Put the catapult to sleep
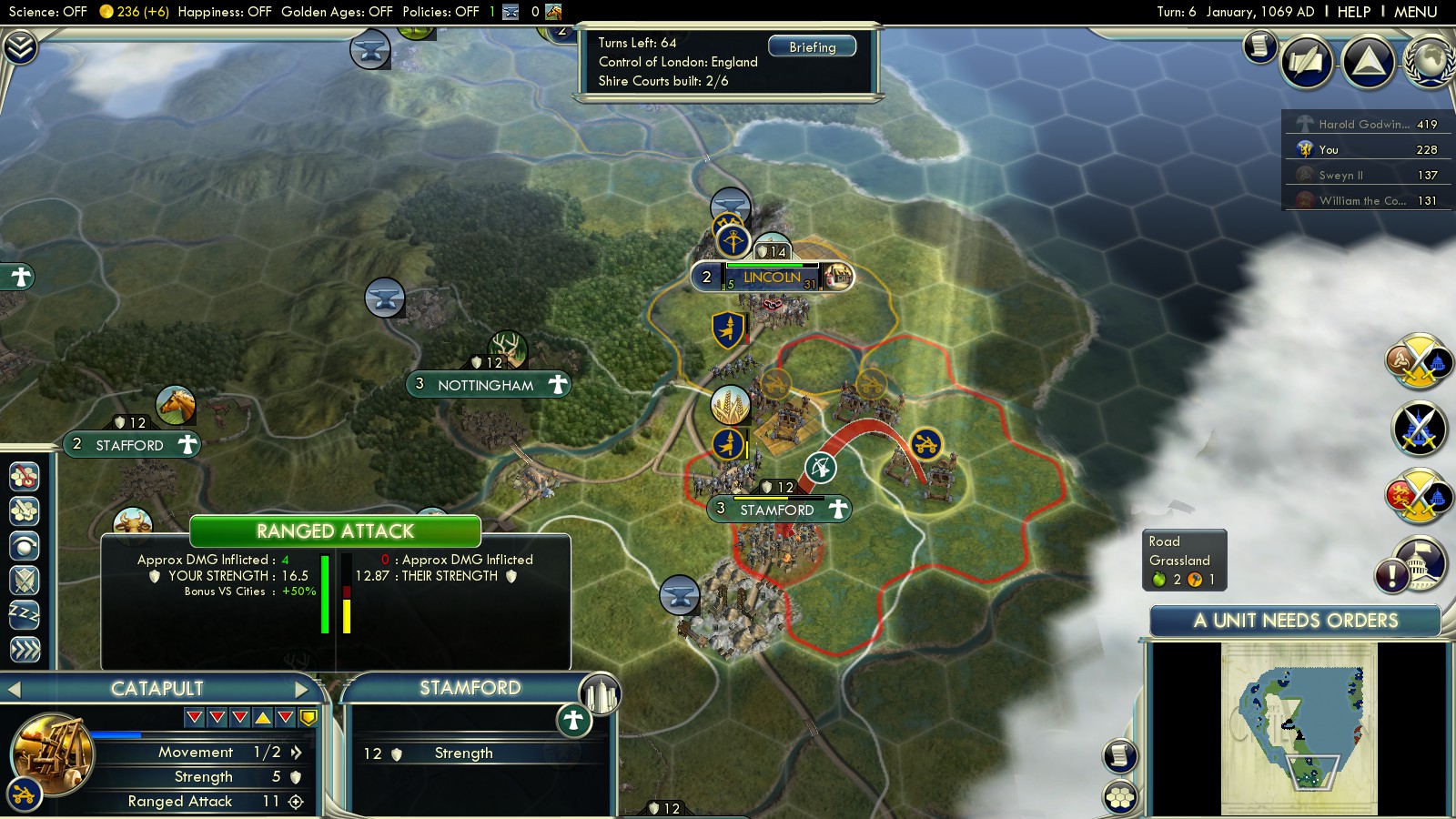The height and width of the screenshot is (819, 1456). coord(25,614)
